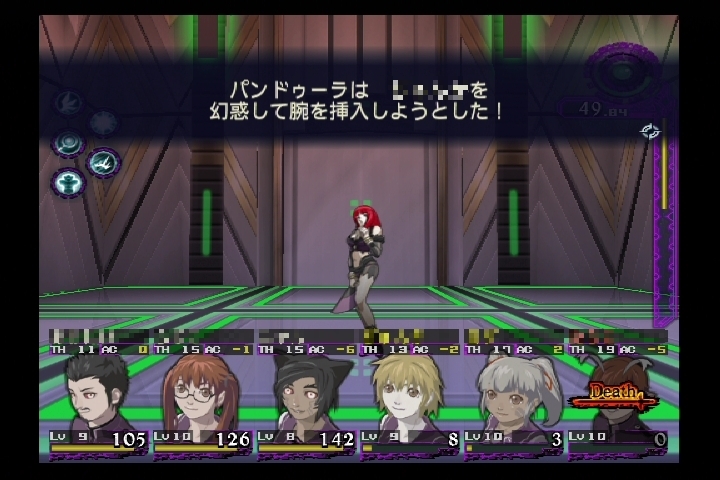Activate the winged bird buff icon

[103, 161]
